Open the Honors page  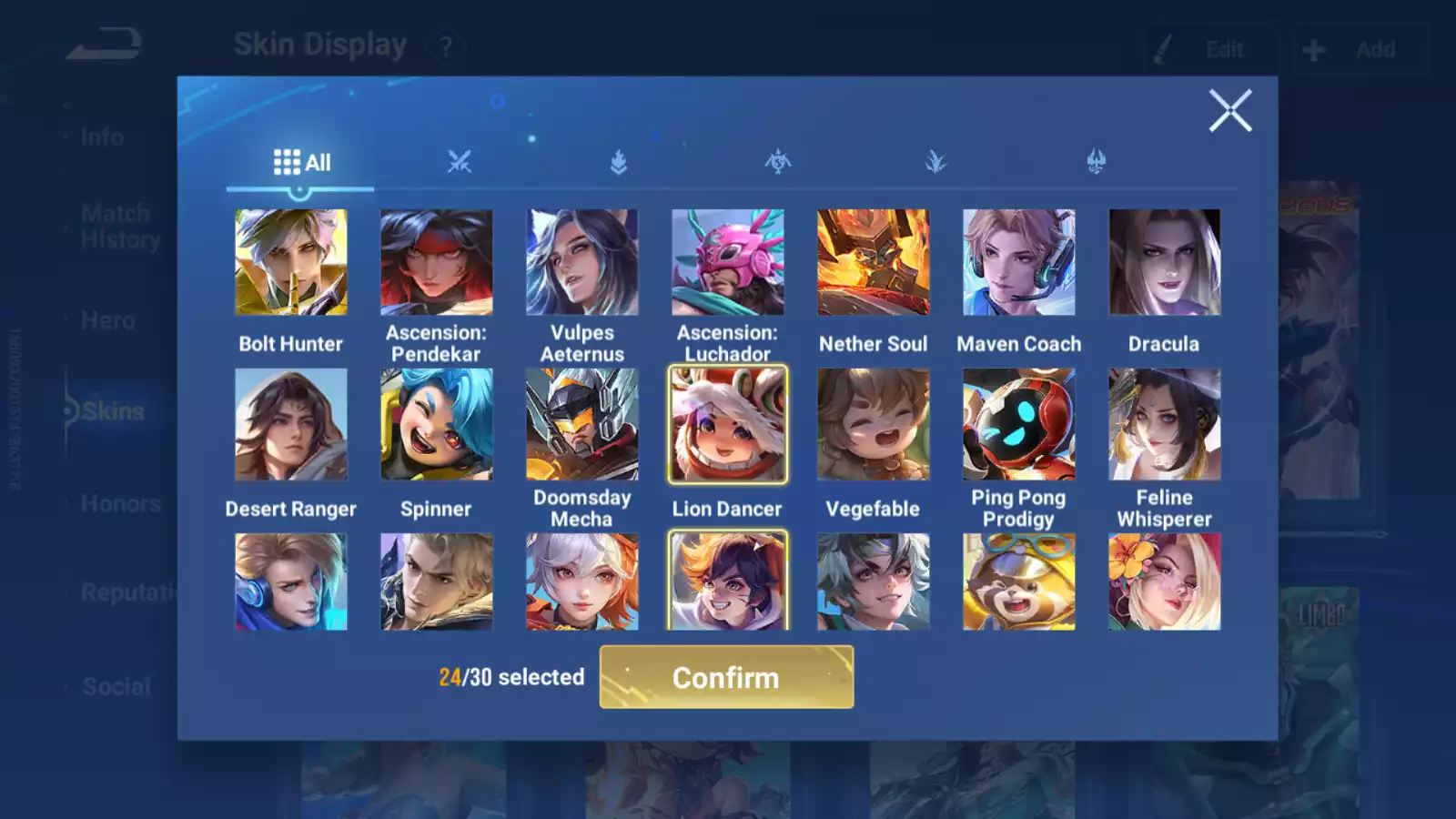click(x=118, y=502)
